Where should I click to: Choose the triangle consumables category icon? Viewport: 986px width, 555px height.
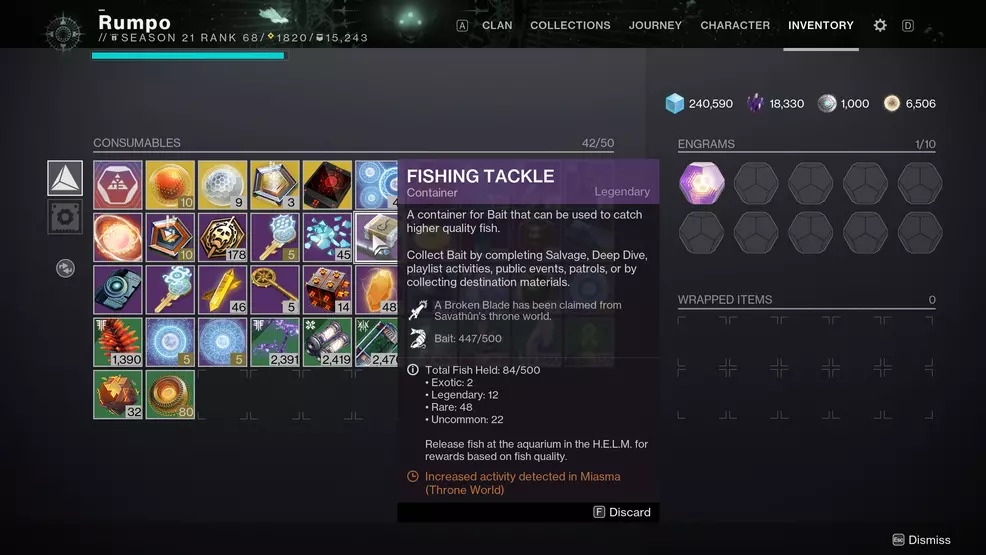tap(65, 178)
